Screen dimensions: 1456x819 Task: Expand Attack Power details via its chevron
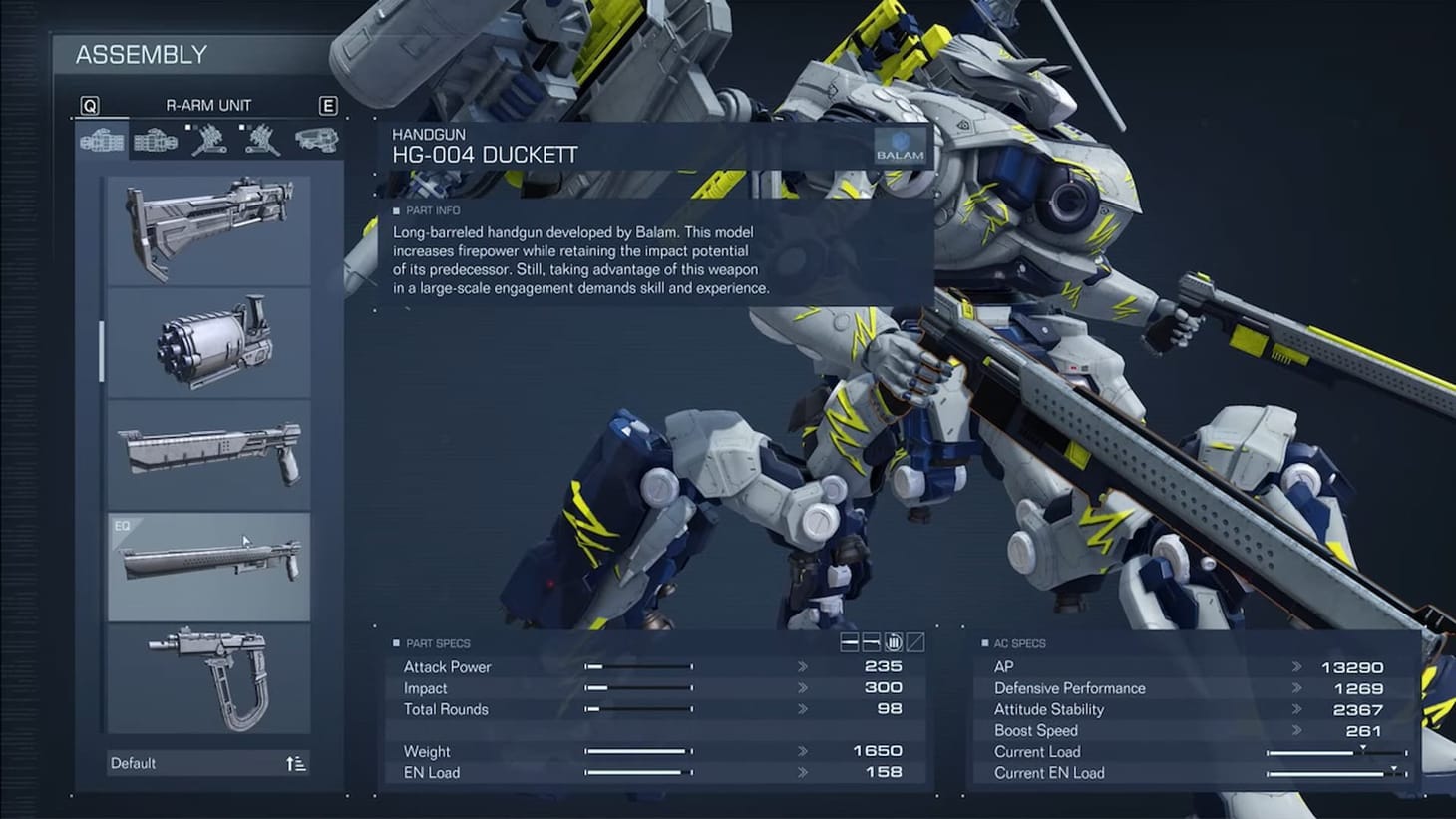pyautogui.click(x=802, y=666)
